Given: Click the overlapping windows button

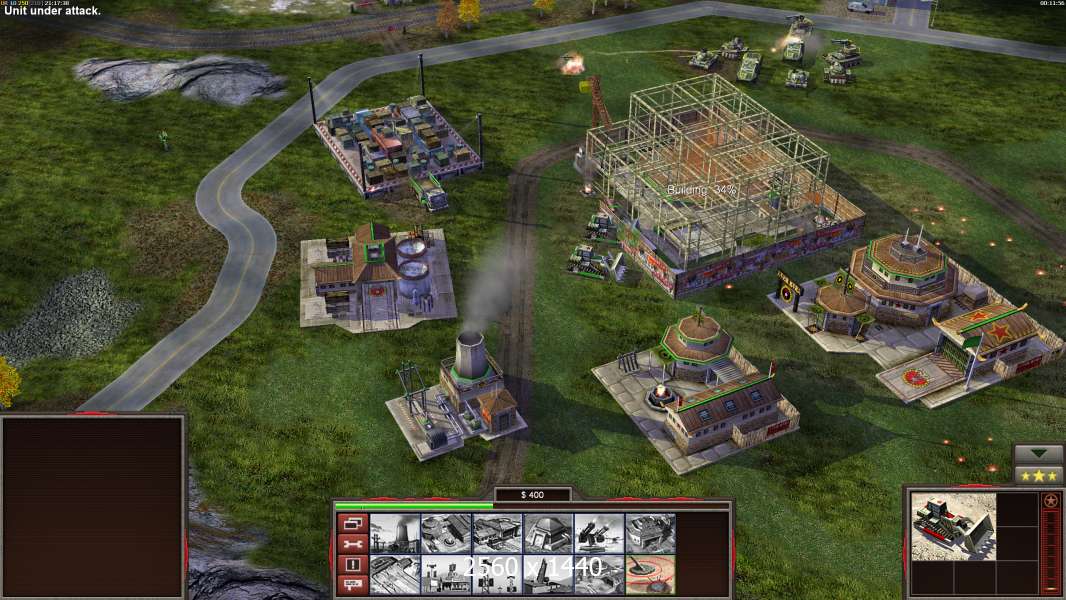Looking at the screenshot, I should coord(351,523).
